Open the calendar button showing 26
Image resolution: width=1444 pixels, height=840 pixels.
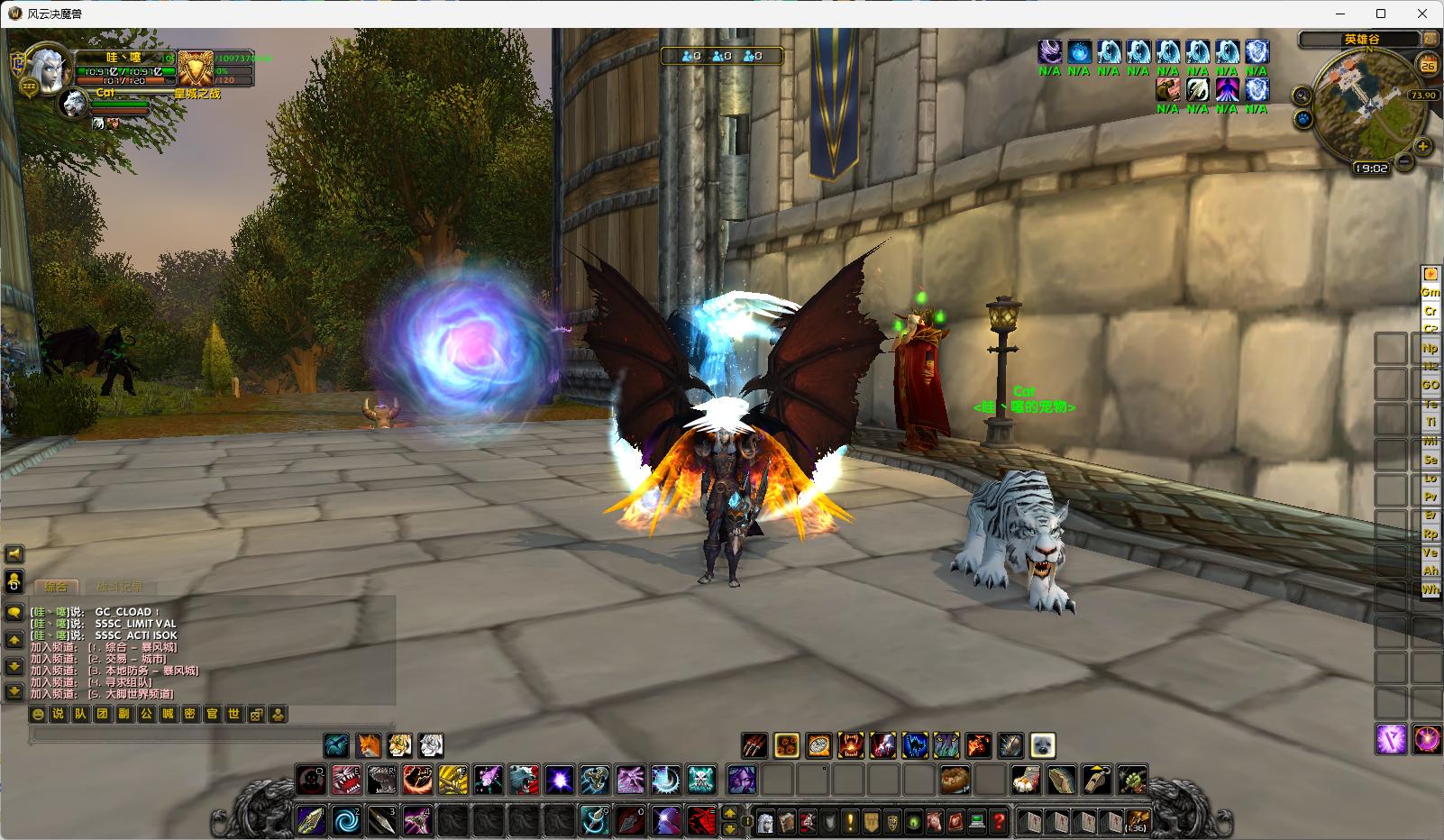(1428, 65)
